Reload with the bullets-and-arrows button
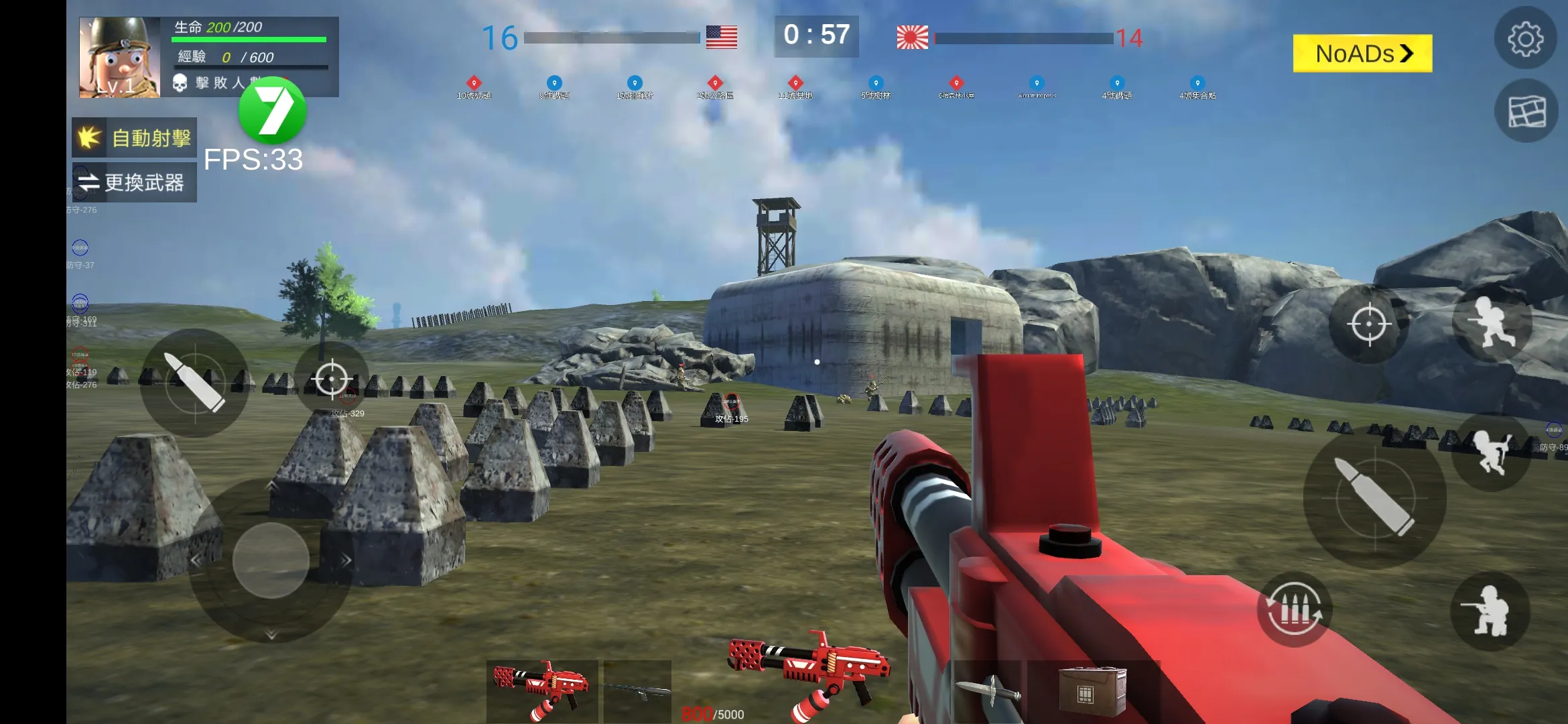 click(1295, 609)
